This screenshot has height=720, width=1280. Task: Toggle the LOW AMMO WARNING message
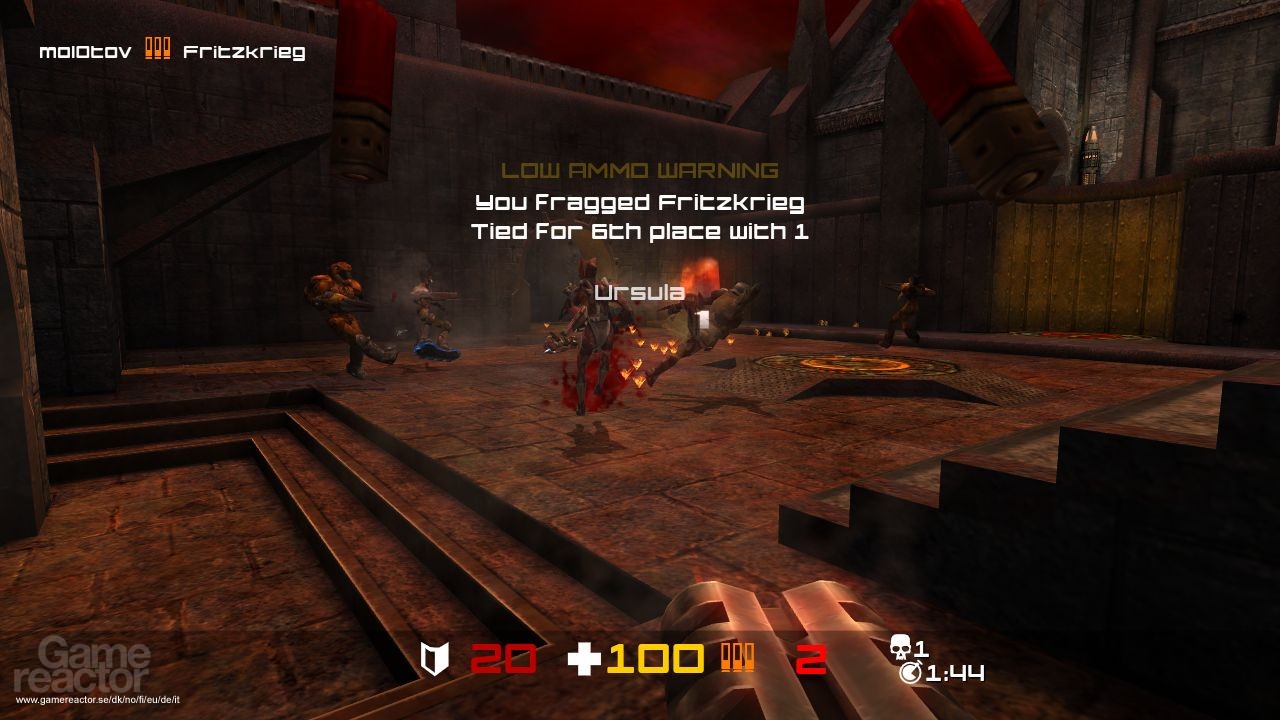point(640,167)
